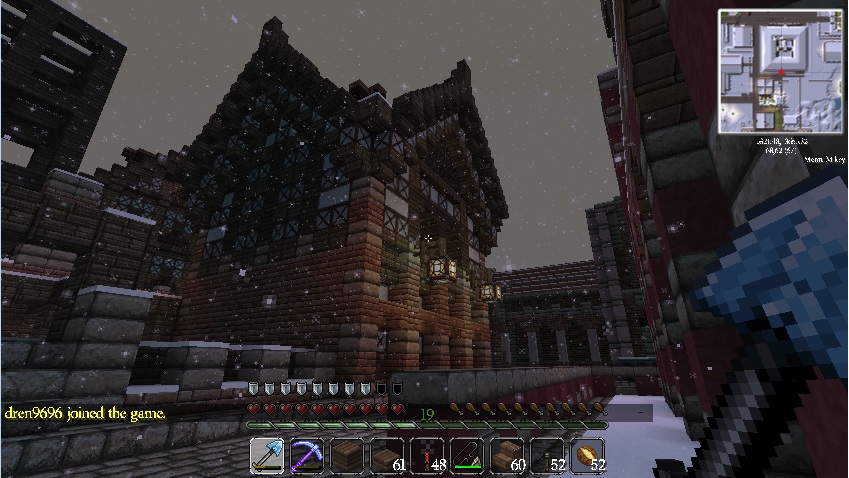This screenshot has width=849, height=478.
Task: Choose the wooden slab stack of 61
Action: click(x=387, y=456)
